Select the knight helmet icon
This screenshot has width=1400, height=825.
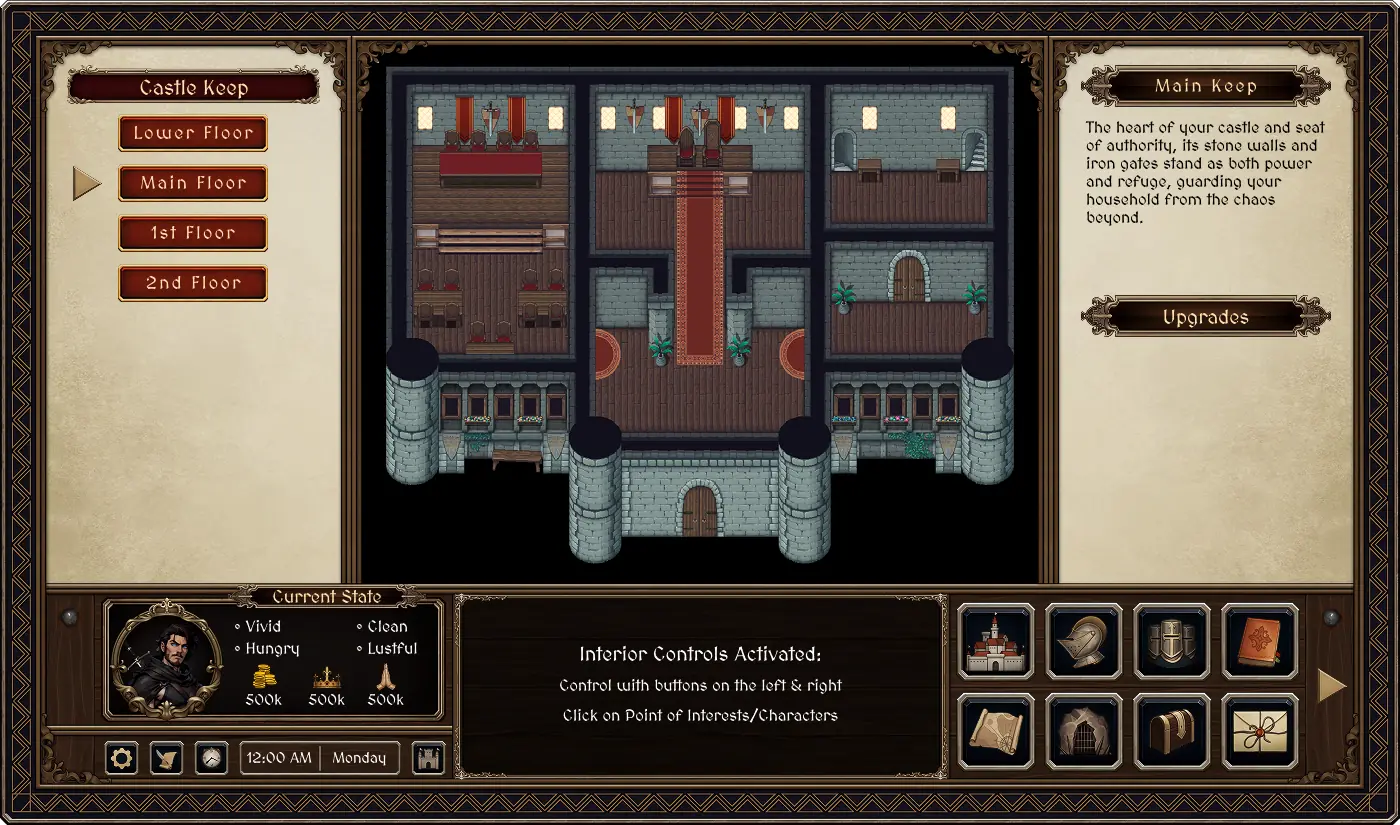1084,642
